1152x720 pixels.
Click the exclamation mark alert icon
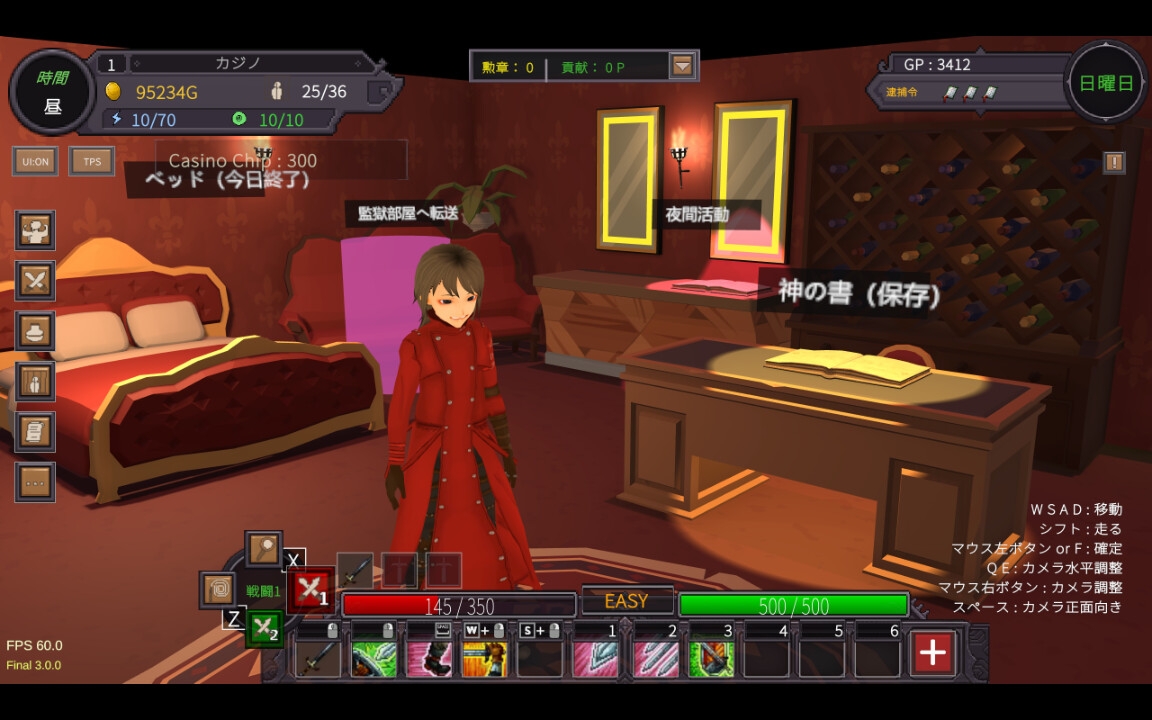(1114, 162)
